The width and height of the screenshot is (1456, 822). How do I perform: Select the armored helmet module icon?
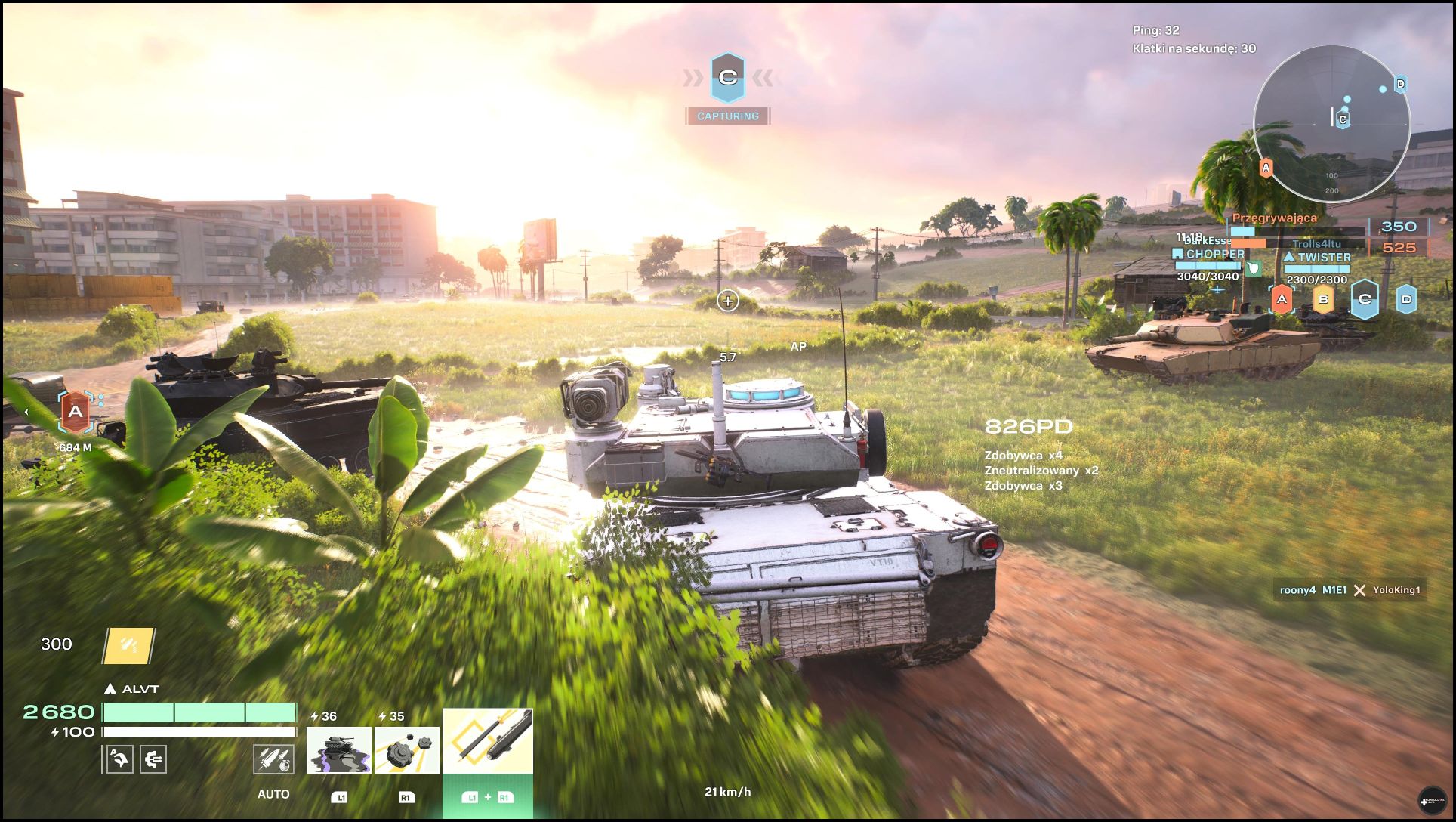point(119,759)
